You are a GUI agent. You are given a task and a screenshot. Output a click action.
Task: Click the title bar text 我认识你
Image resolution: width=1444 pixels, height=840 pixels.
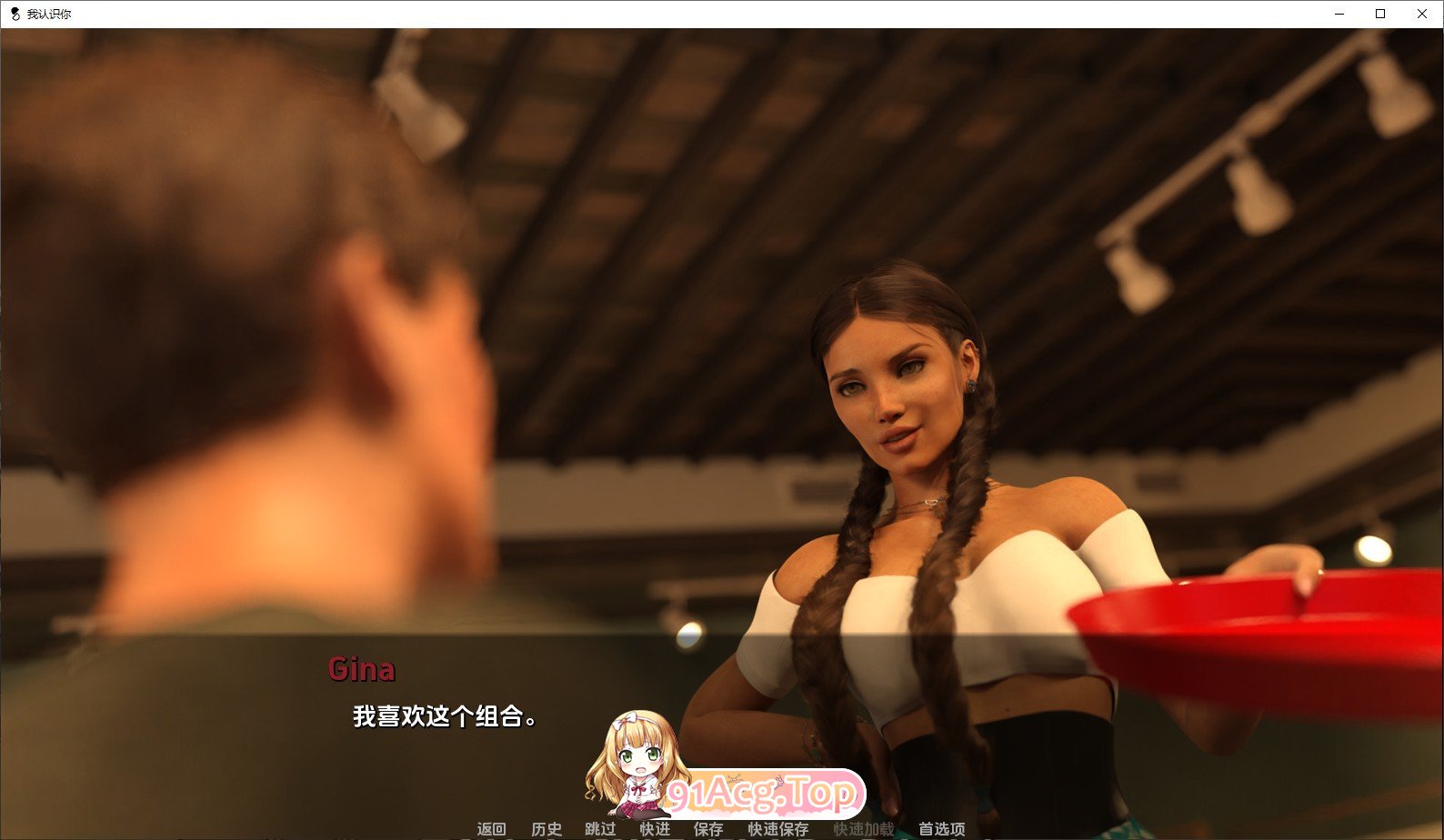point(50,14)
